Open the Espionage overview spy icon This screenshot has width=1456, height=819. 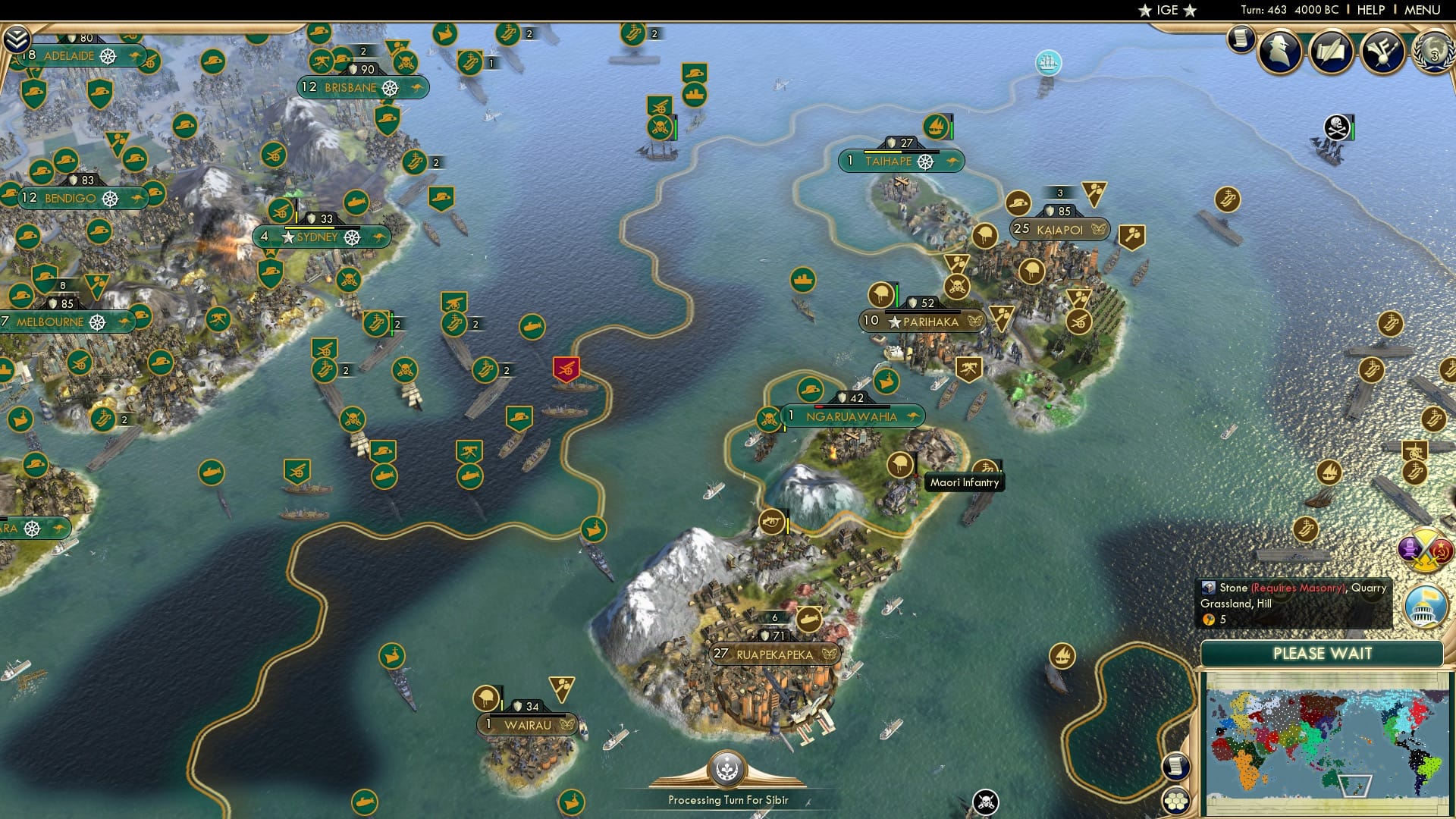click(x=1280, y=53)
